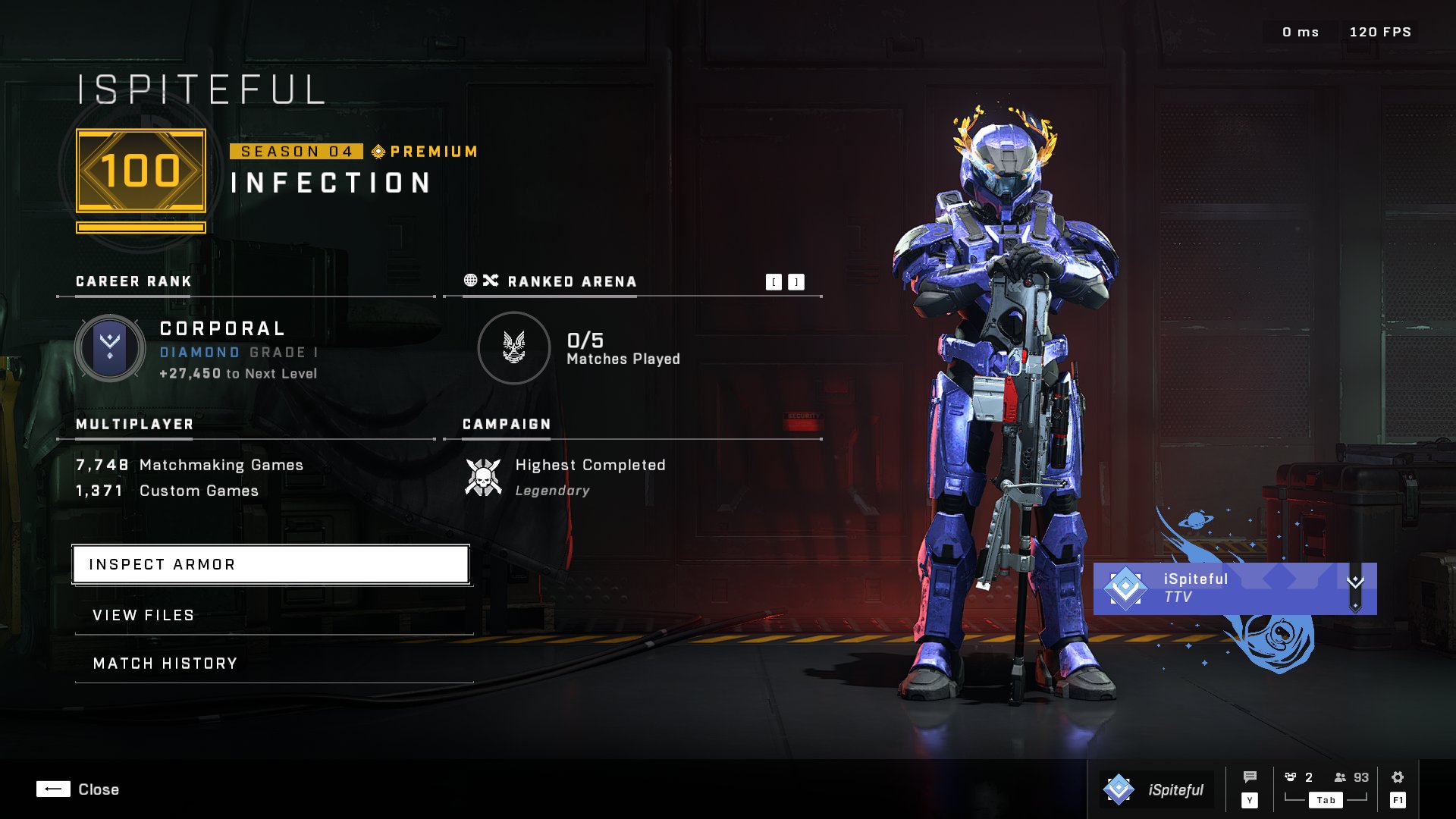Open Match History
The width and height of the screenshot is (1456, 819).
click(164, 663)
